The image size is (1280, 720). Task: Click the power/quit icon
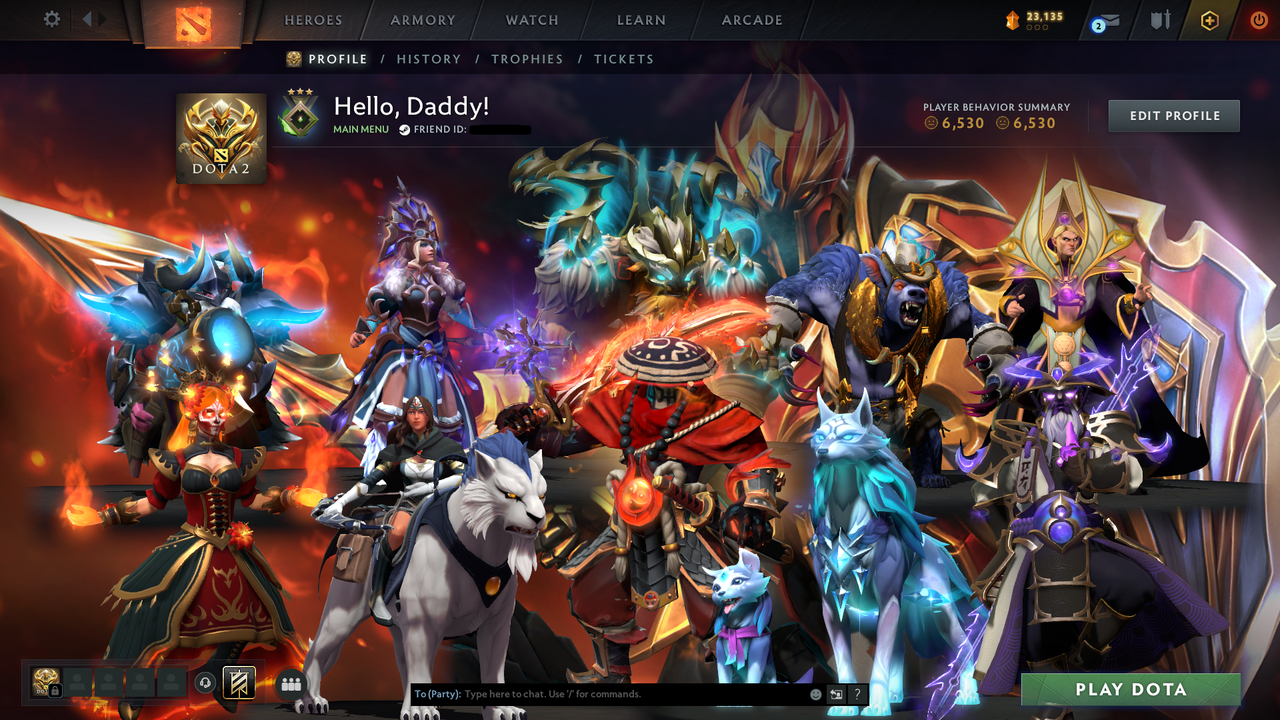[1258, 20]
